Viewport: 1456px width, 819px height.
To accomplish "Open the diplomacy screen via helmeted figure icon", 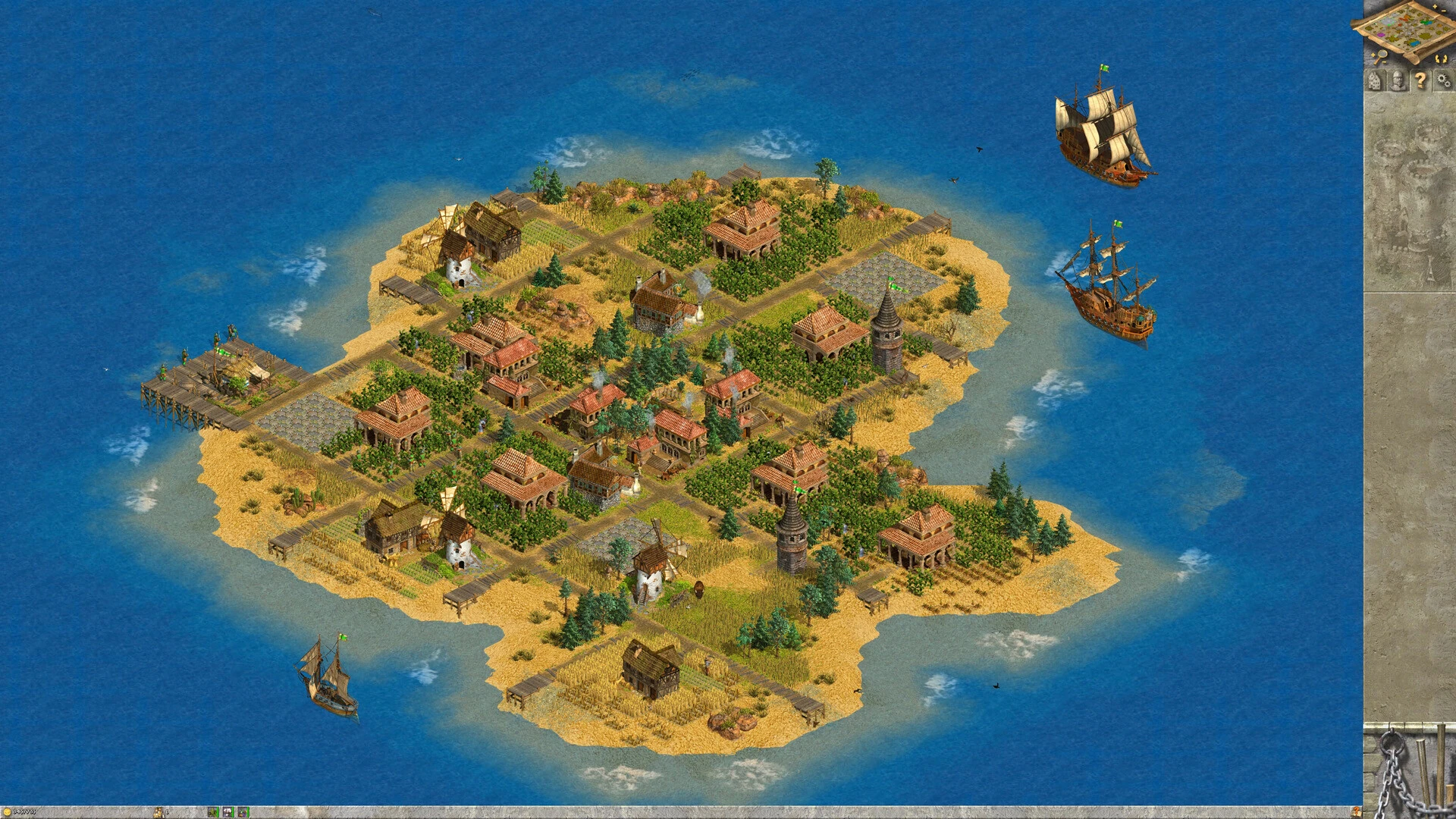I will coord(1398,80).
